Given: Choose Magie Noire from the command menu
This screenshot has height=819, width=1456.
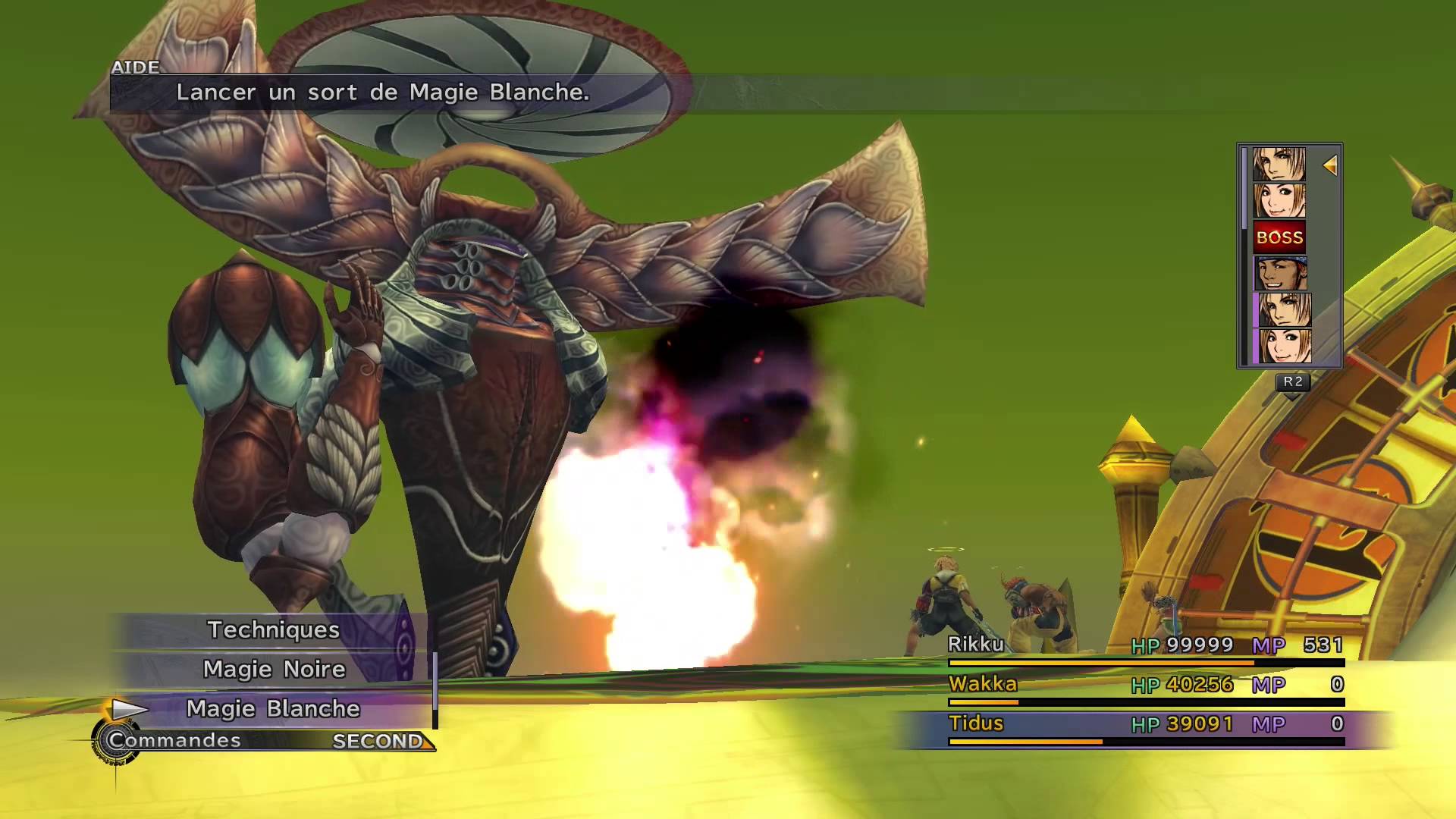Looking at the screenshot, I should tap(273, 670).
